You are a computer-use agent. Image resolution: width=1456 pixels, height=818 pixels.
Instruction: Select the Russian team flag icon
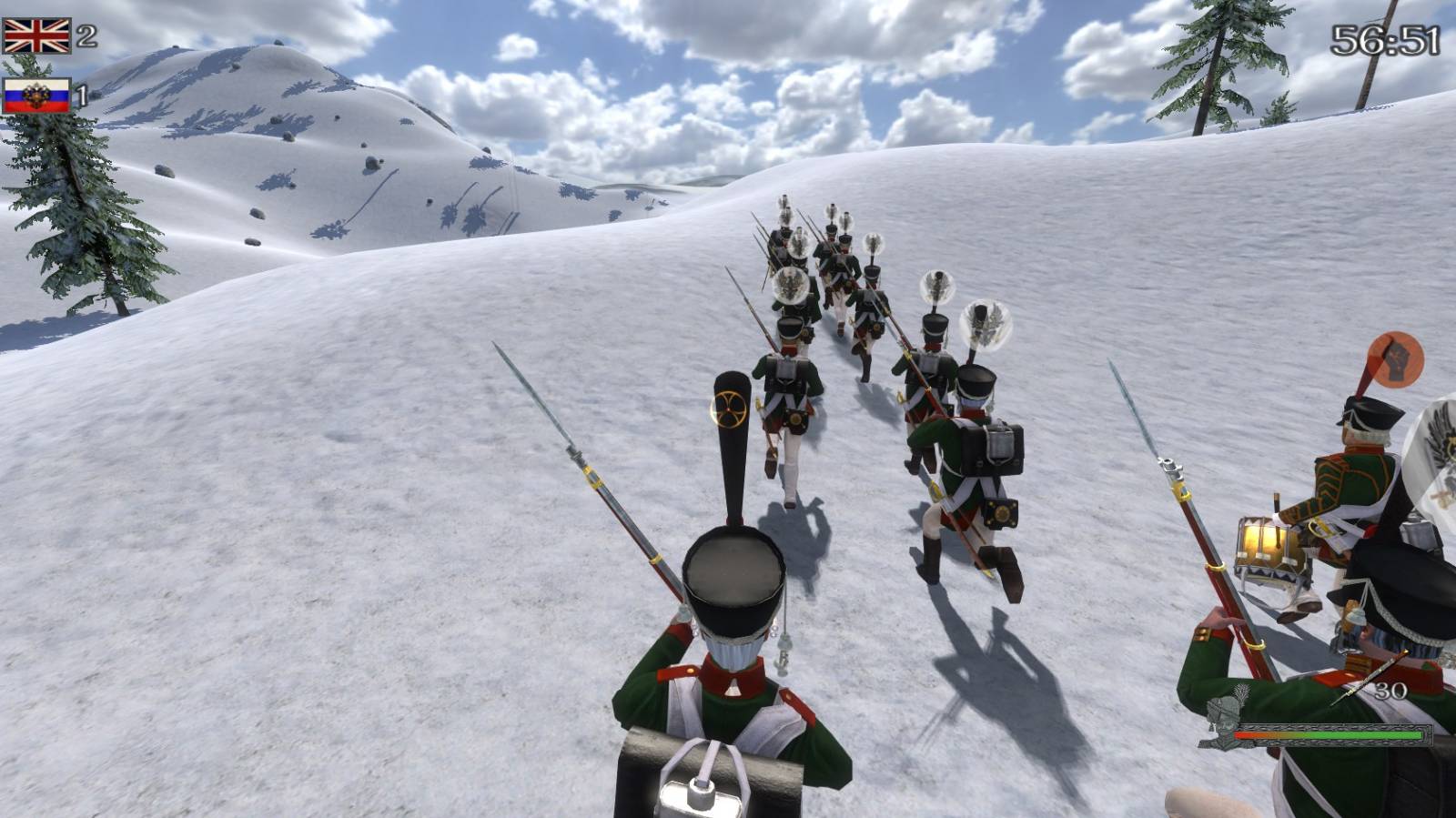[x=36, y=96]
